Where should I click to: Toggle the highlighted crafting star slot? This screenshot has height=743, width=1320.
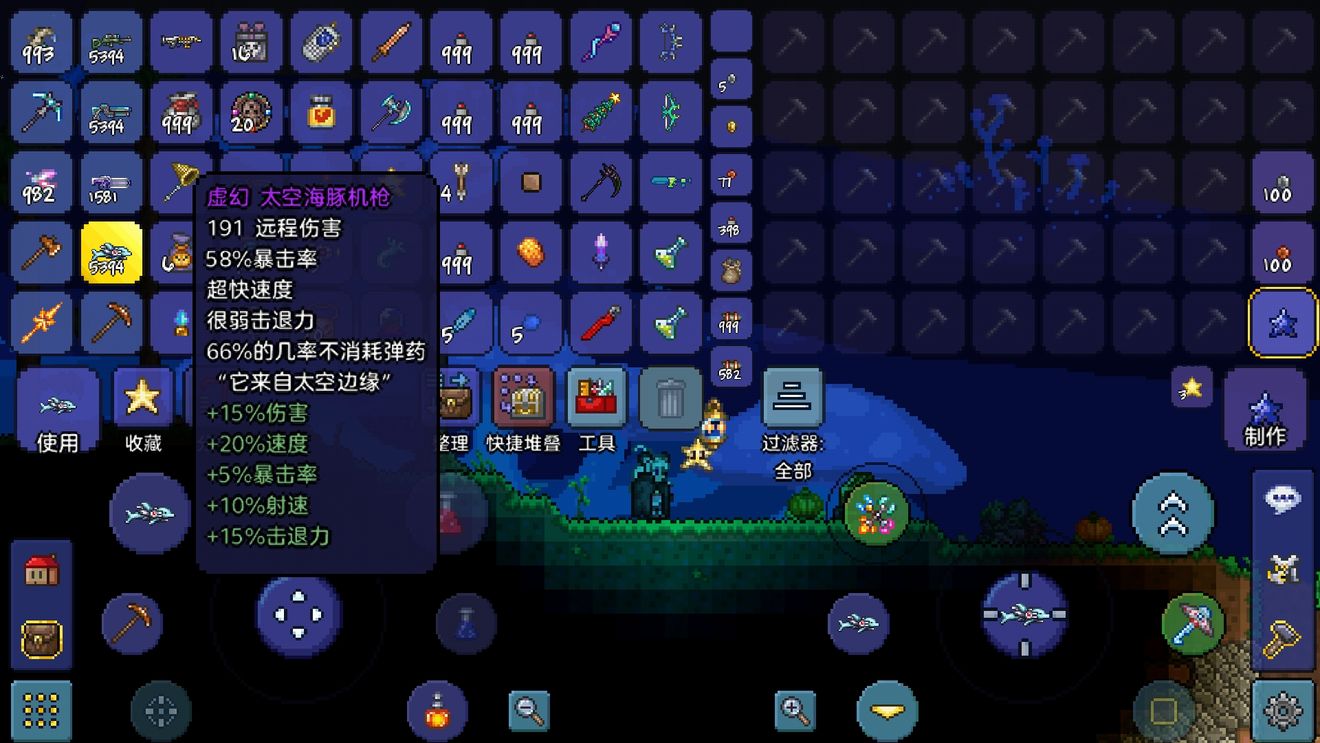click(1283, 320)
